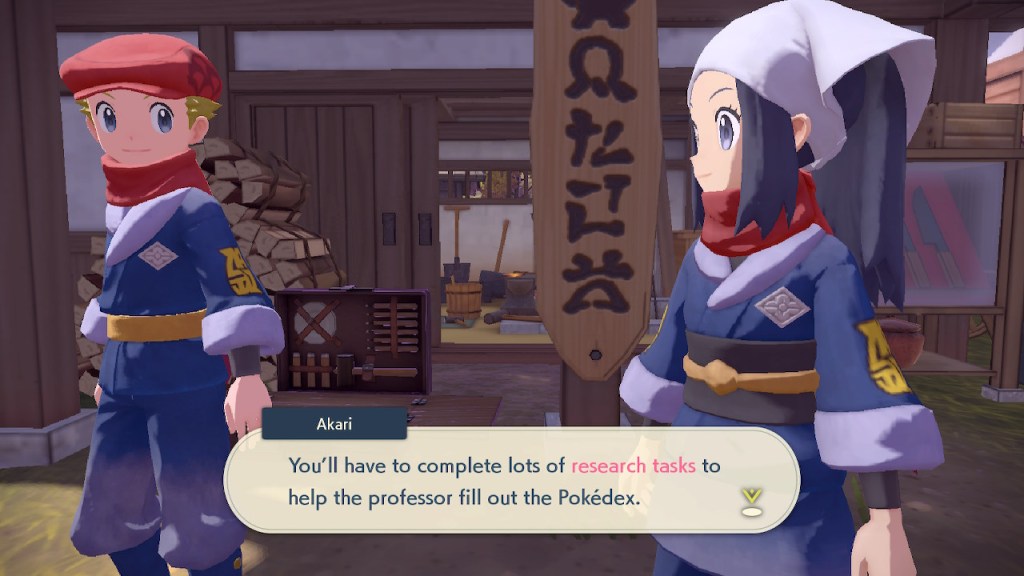Advance dialogue with the yellow arrow indicator
Image resolution: width=1024 pixels, height=576 pixels.
click(x=751, y=499)
